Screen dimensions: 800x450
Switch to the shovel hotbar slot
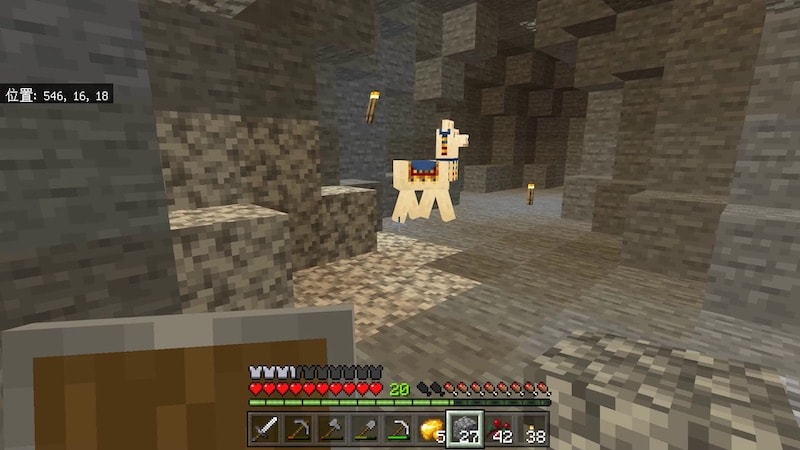(365, 429)
